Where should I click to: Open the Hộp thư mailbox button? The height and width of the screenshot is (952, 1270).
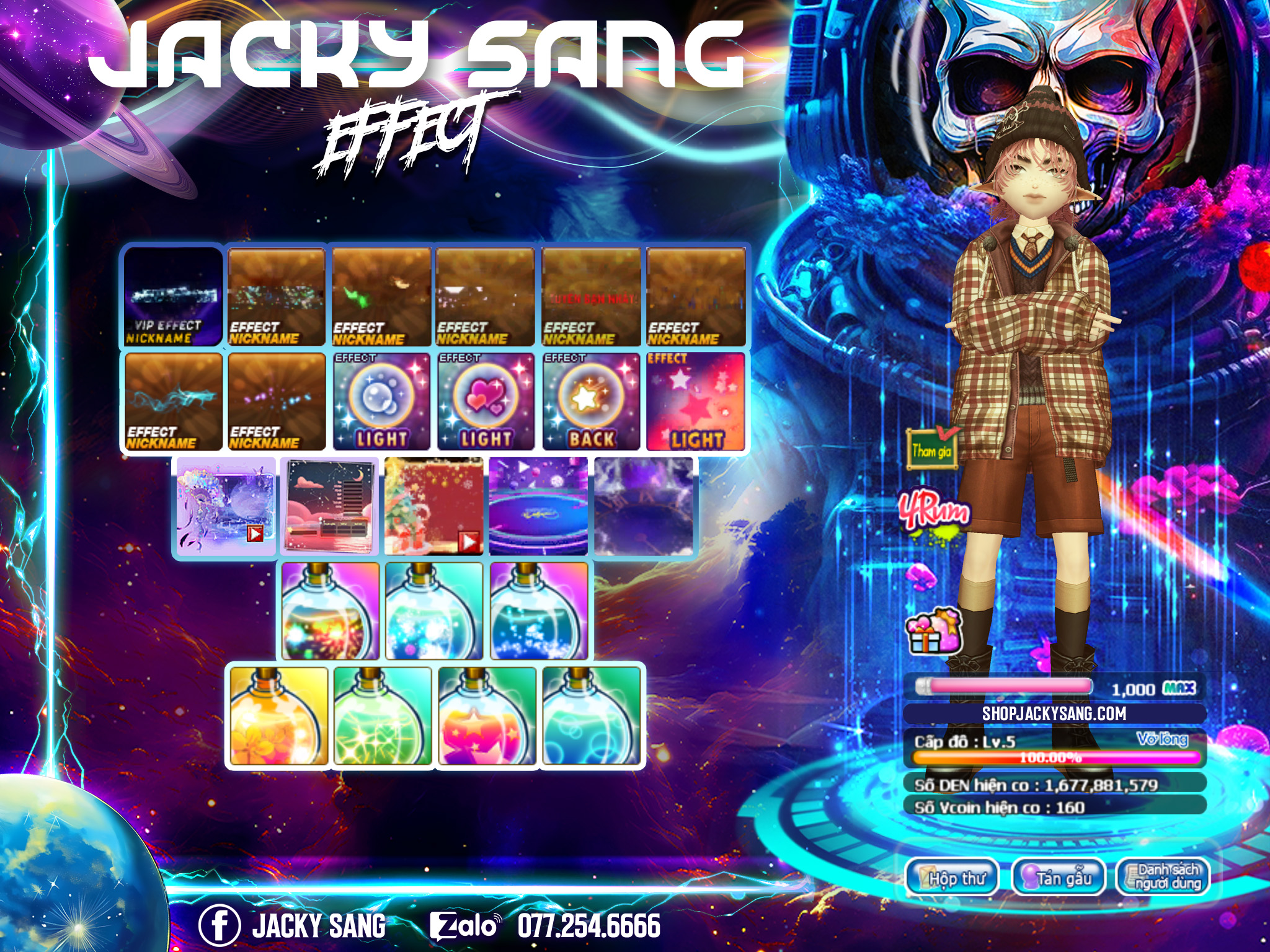coord(953,877)
